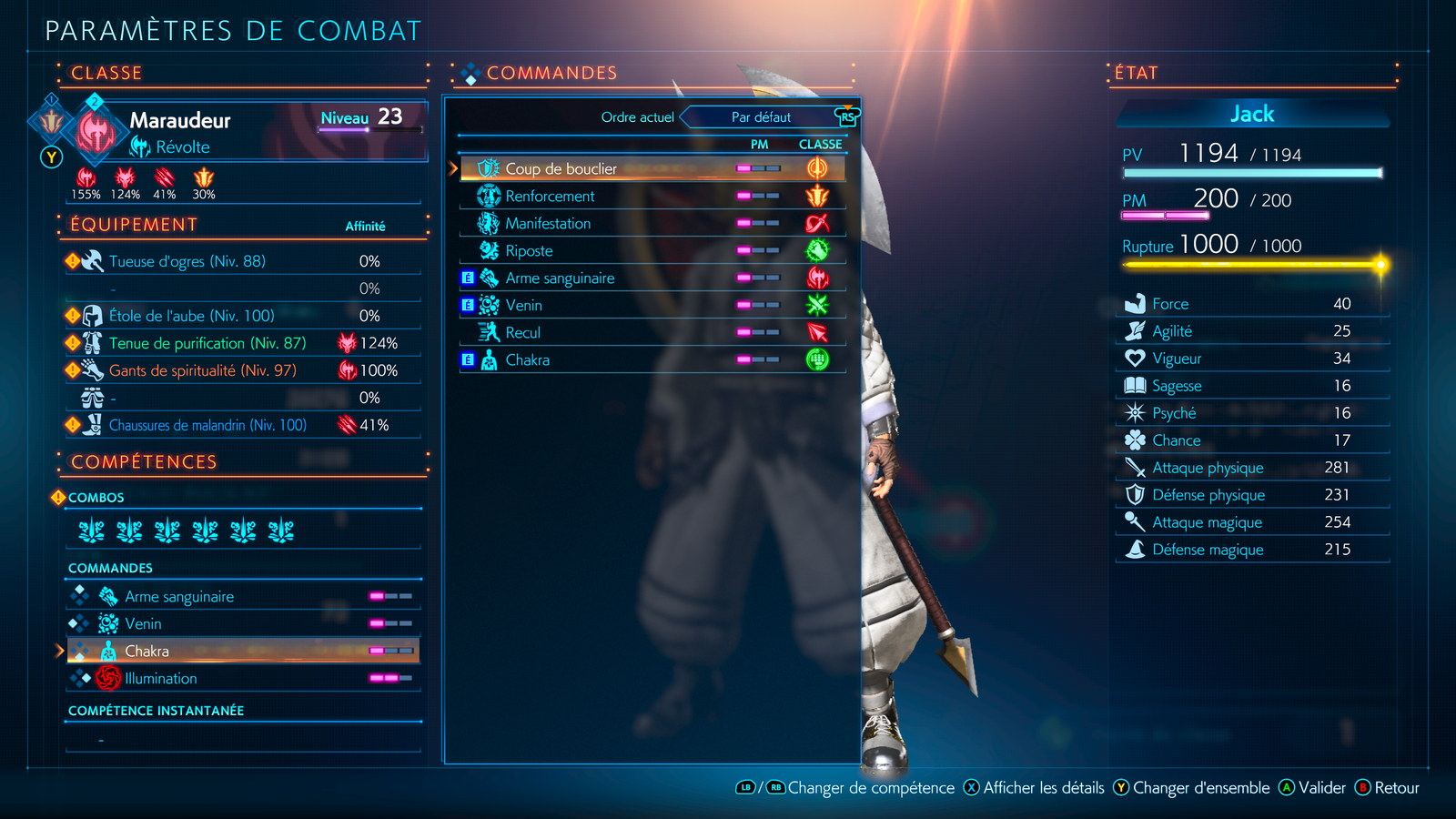
Task: Select the Illumination skill slot
Action: tap(160, 678)
